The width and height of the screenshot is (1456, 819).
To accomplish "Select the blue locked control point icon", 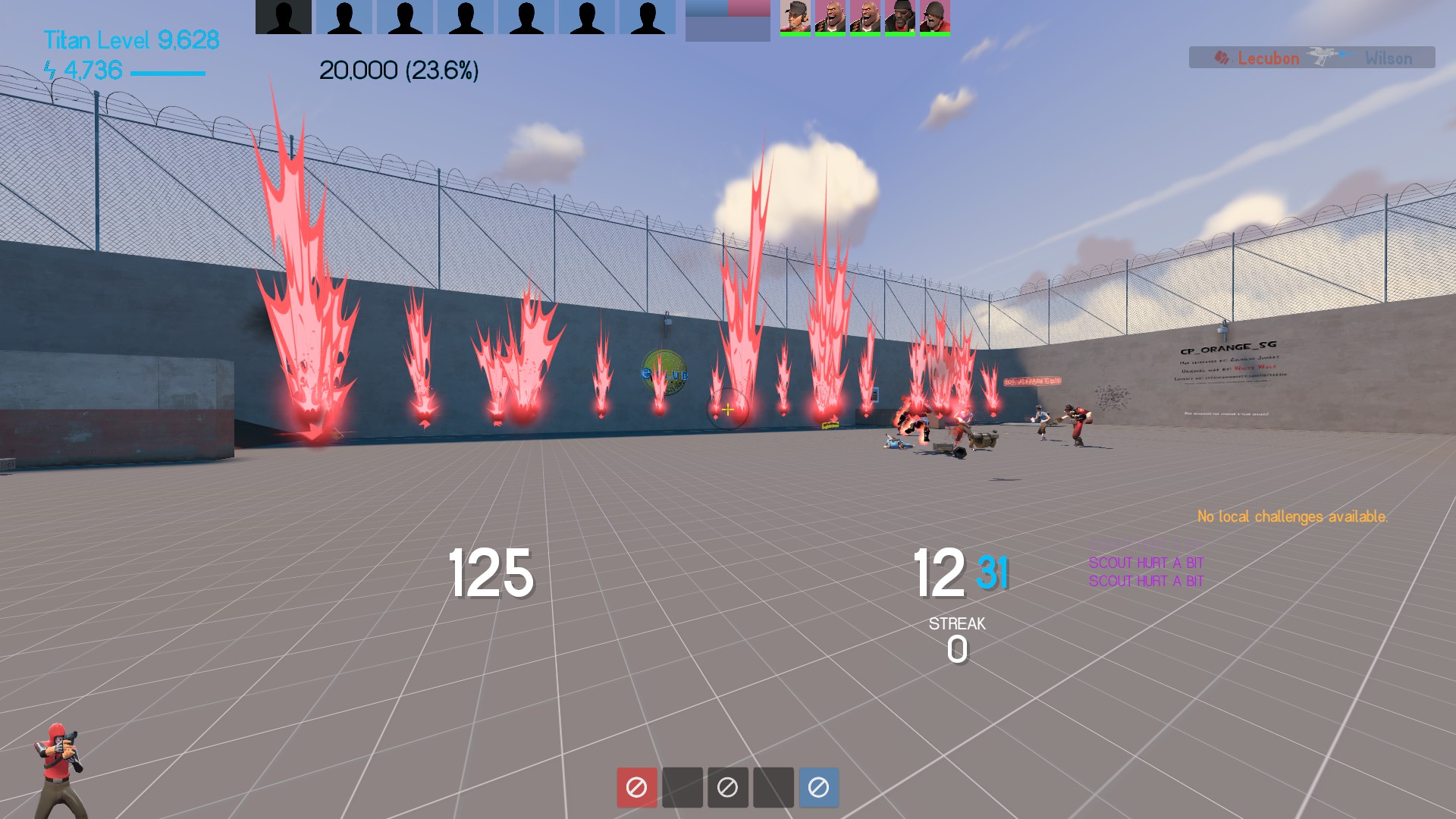I will tap(818, 787).
